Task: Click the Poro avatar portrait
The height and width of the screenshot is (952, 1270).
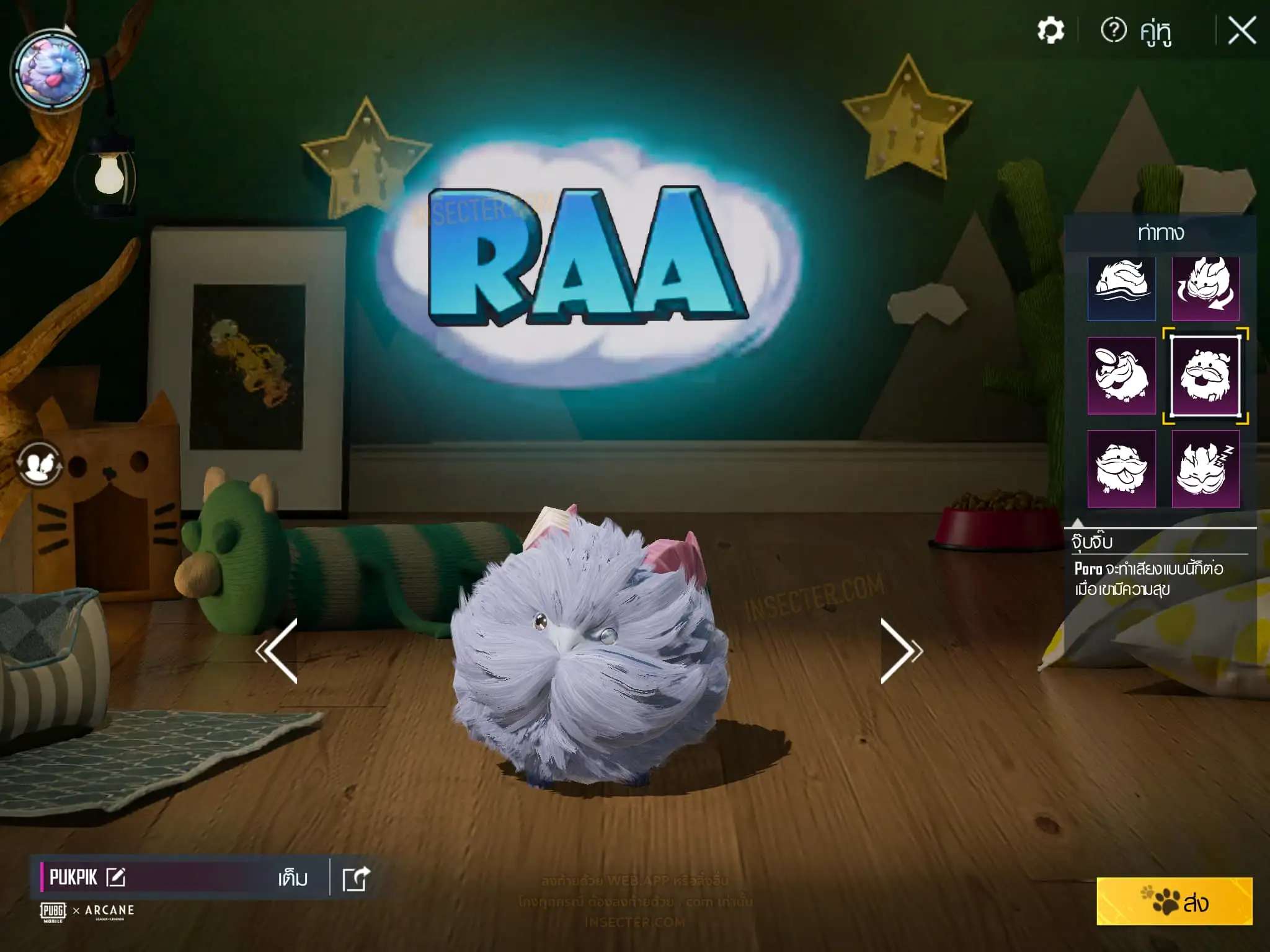Action: [52, 71]
